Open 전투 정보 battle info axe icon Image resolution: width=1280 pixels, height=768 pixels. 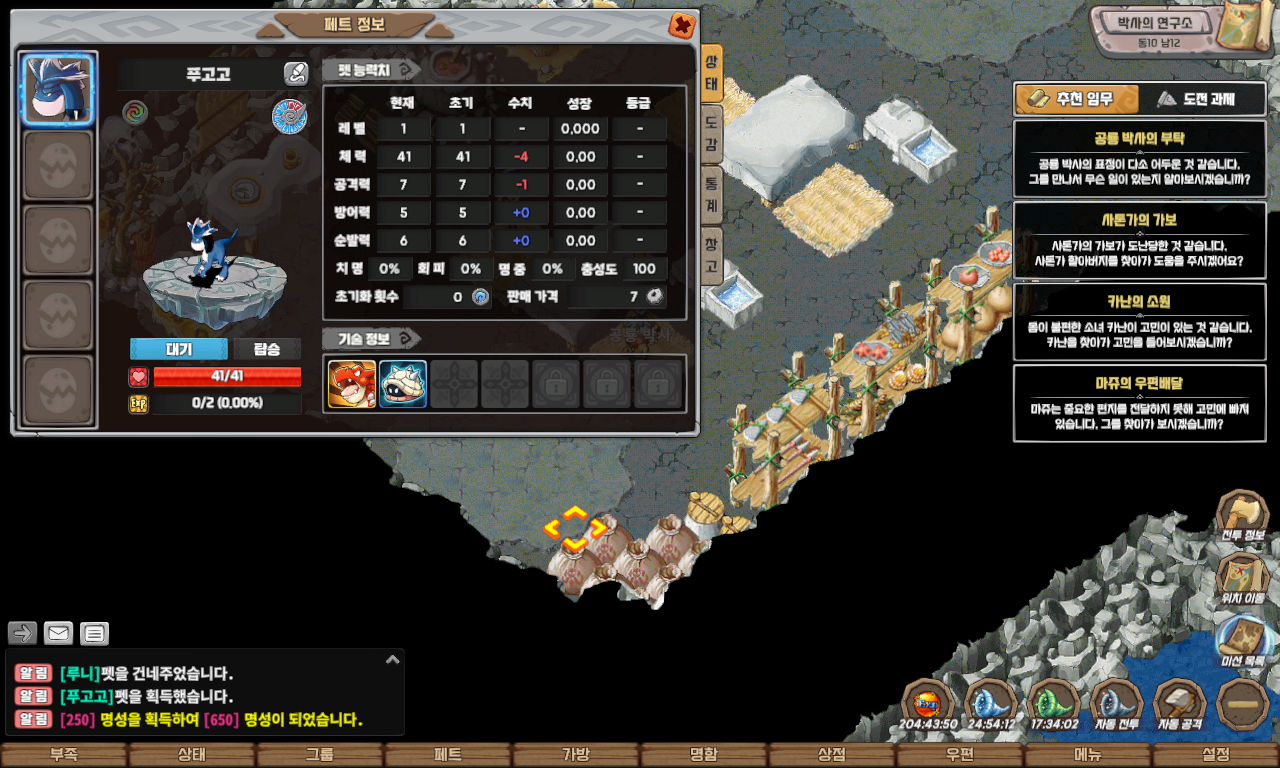click(x=1242, y=516)
